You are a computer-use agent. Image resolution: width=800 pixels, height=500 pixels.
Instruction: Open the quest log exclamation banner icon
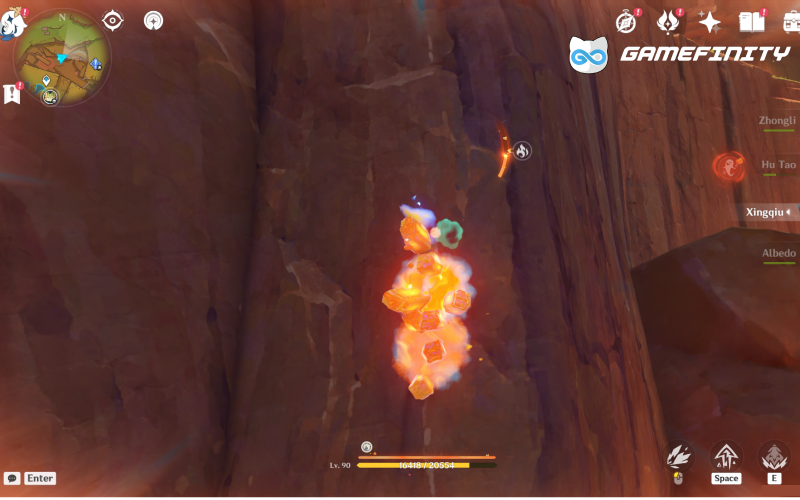pyautogui.click(x=12, y=94)
